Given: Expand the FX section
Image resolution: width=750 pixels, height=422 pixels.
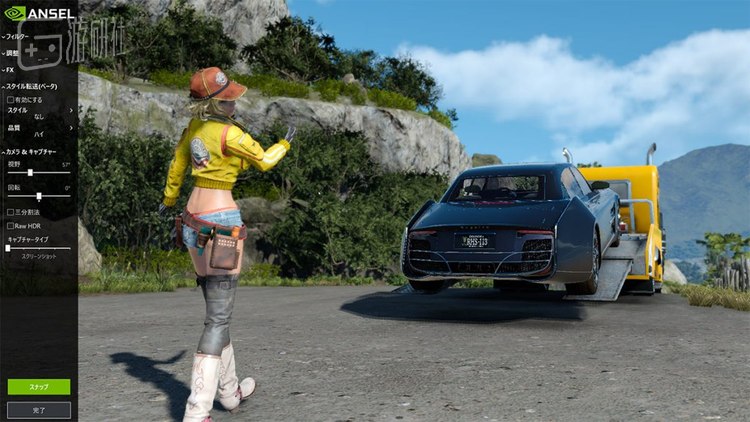Looking at the screenshot, I should pos(10,70).
